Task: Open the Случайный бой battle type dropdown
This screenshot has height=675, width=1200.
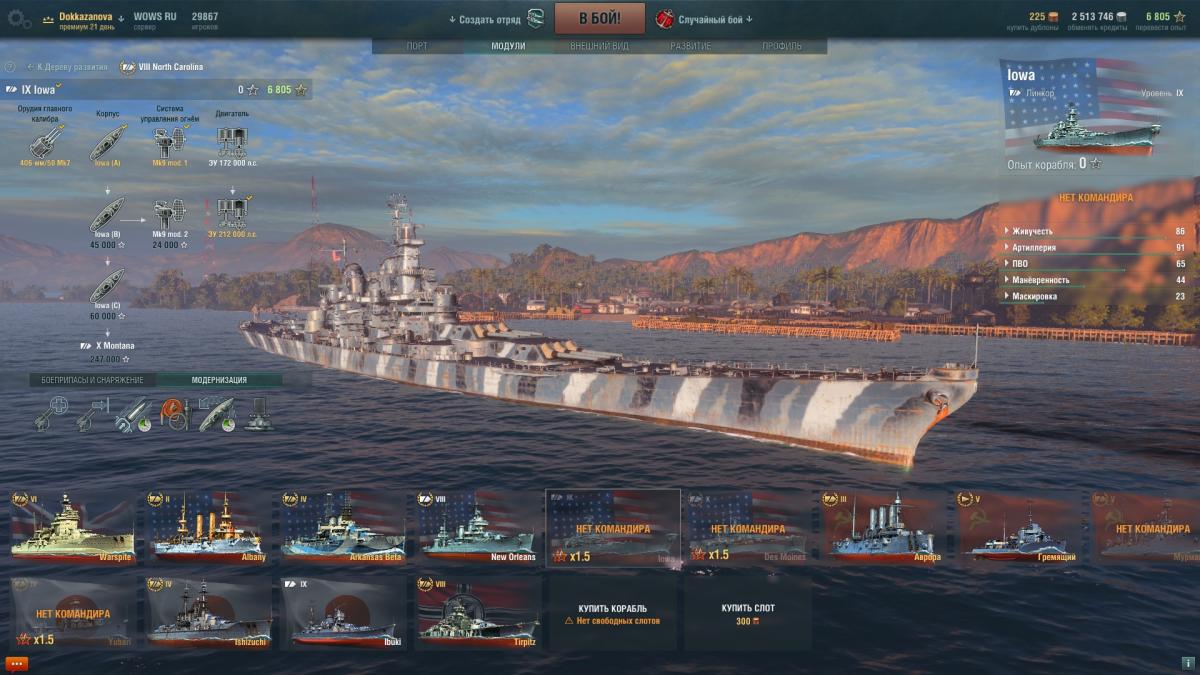Action: coord(705,19)
